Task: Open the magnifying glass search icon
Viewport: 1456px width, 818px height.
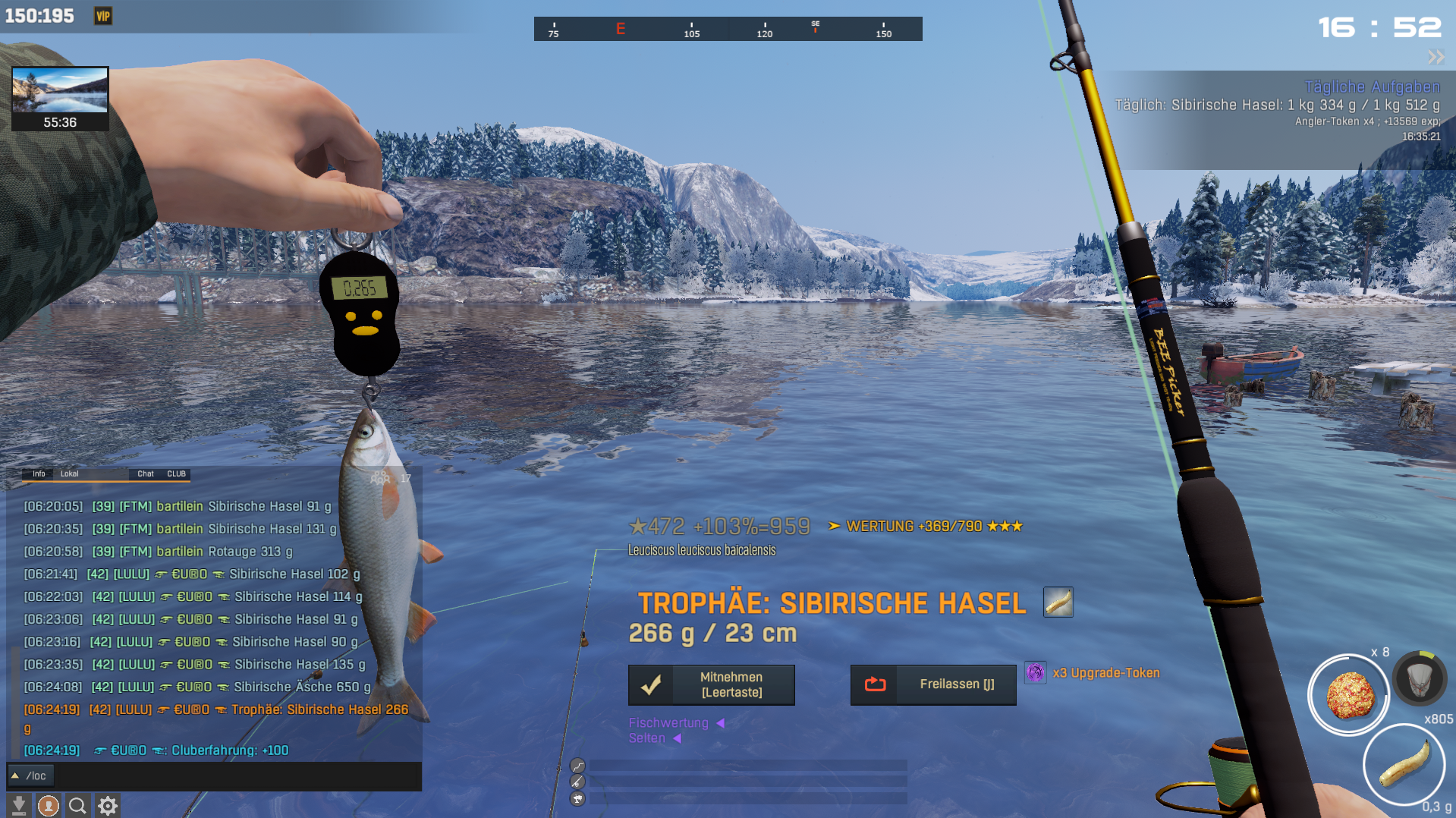Action: [x=77, y=805]
